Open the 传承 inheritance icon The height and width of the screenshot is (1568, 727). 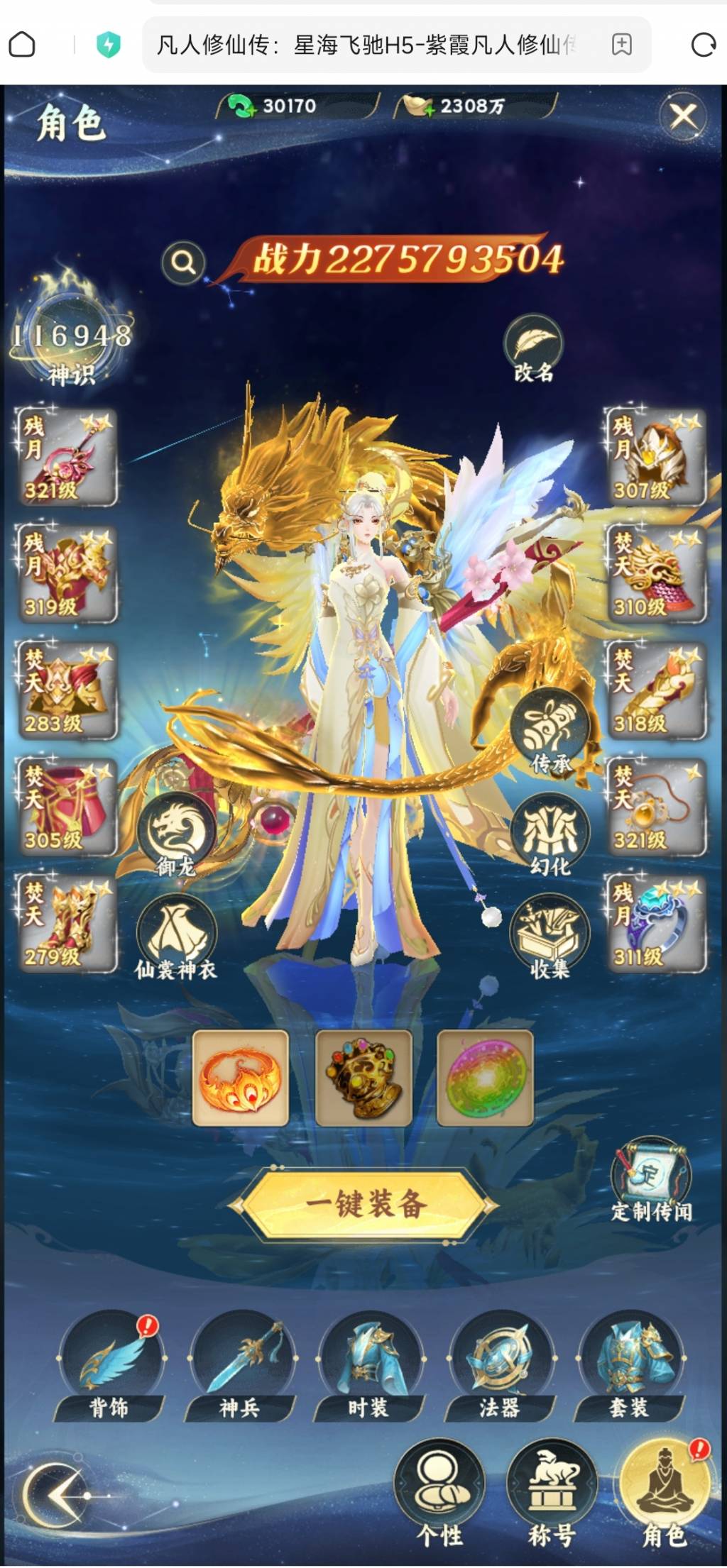[x=550, y=731]
